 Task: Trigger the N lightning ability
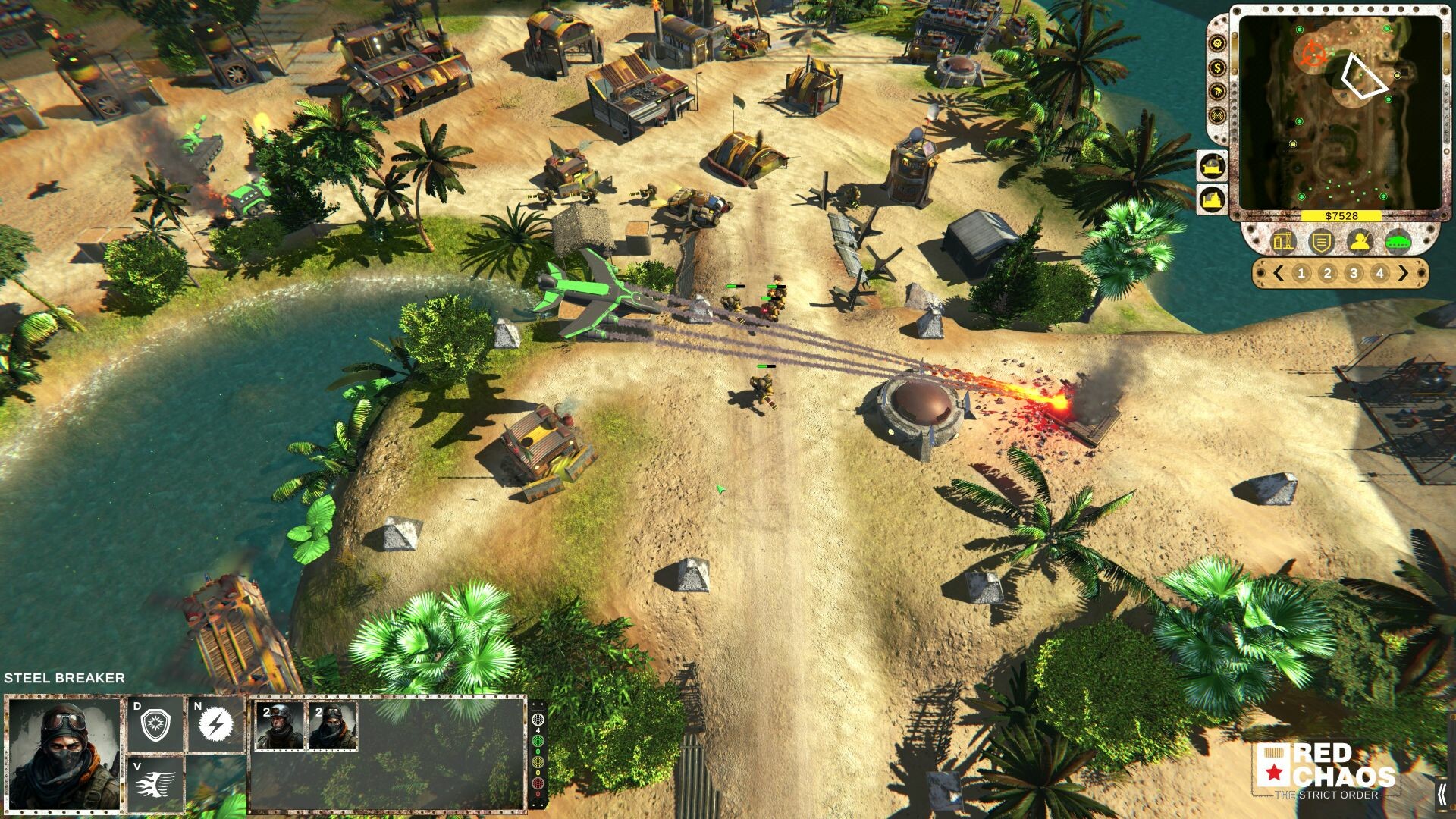click(215, 723)
